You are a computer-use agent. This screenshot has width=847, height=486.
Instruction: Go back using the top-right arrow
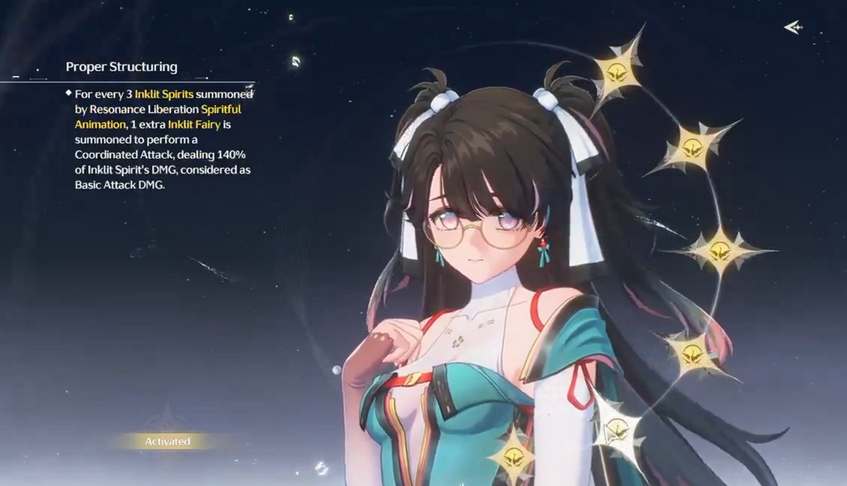click(x=794, y=27)
